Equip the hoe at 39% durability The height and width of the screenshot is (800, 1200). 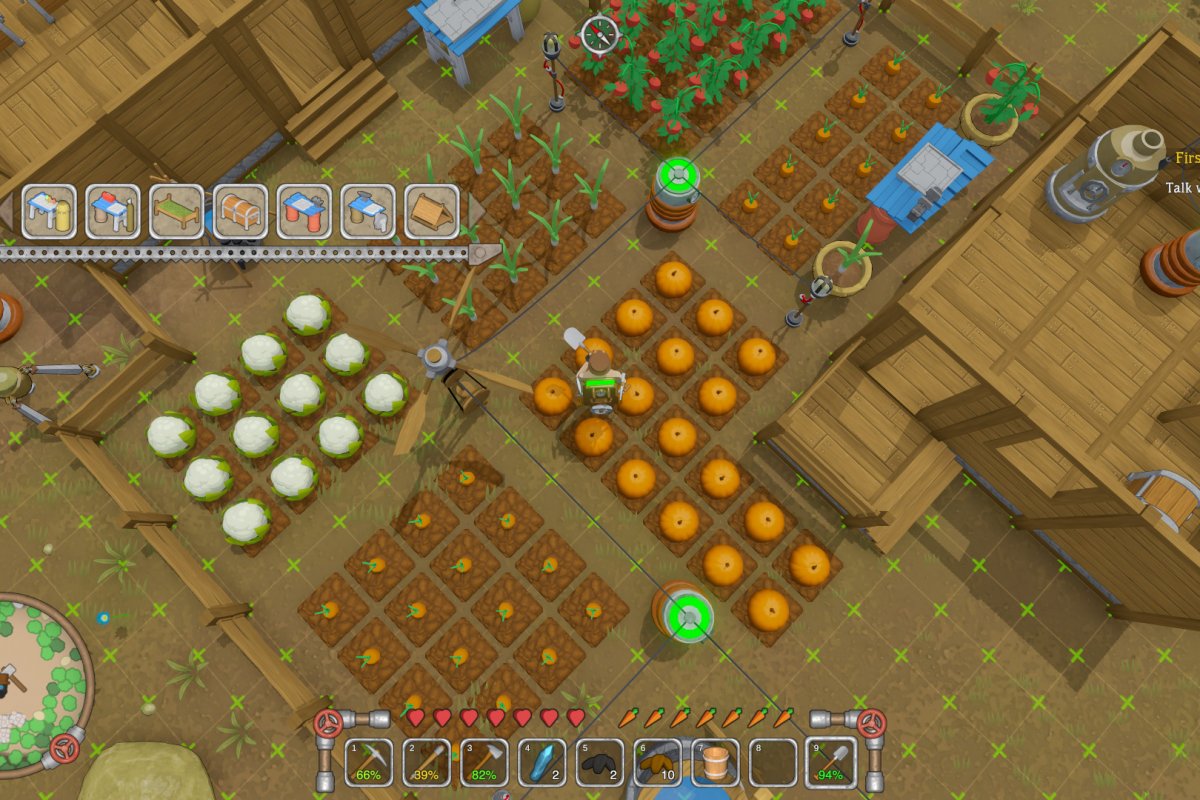427,762
